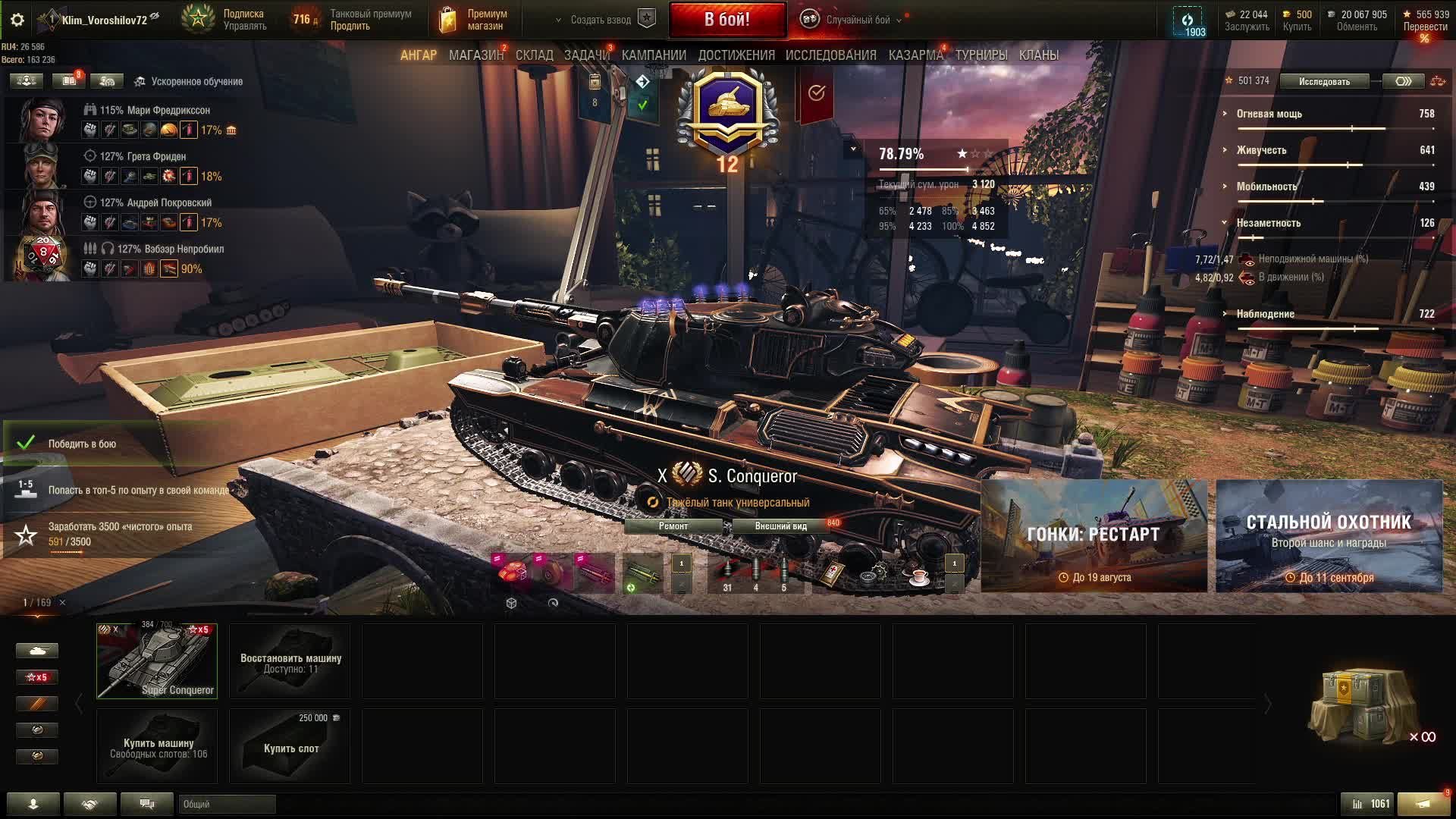Open the settings gear menu
The width and height of the screenshot is (1456, 819).
pos(17,20)
